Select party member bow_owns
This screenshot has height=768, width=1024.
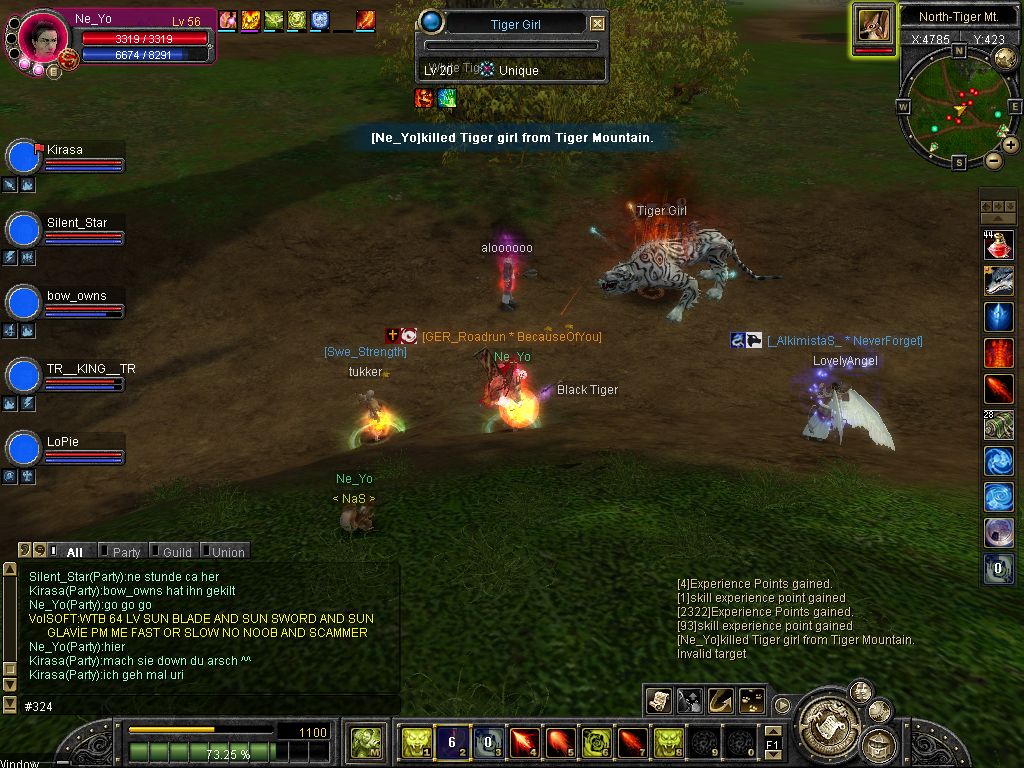76,297
